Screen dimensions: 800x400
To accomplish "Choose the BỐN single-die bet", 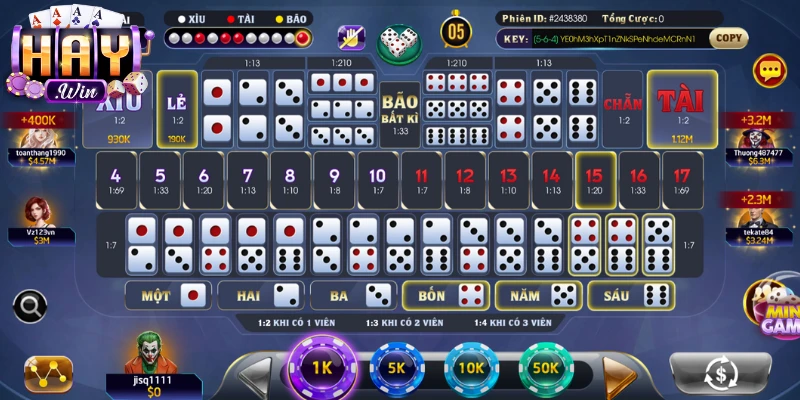I will (x=445, y=295).
